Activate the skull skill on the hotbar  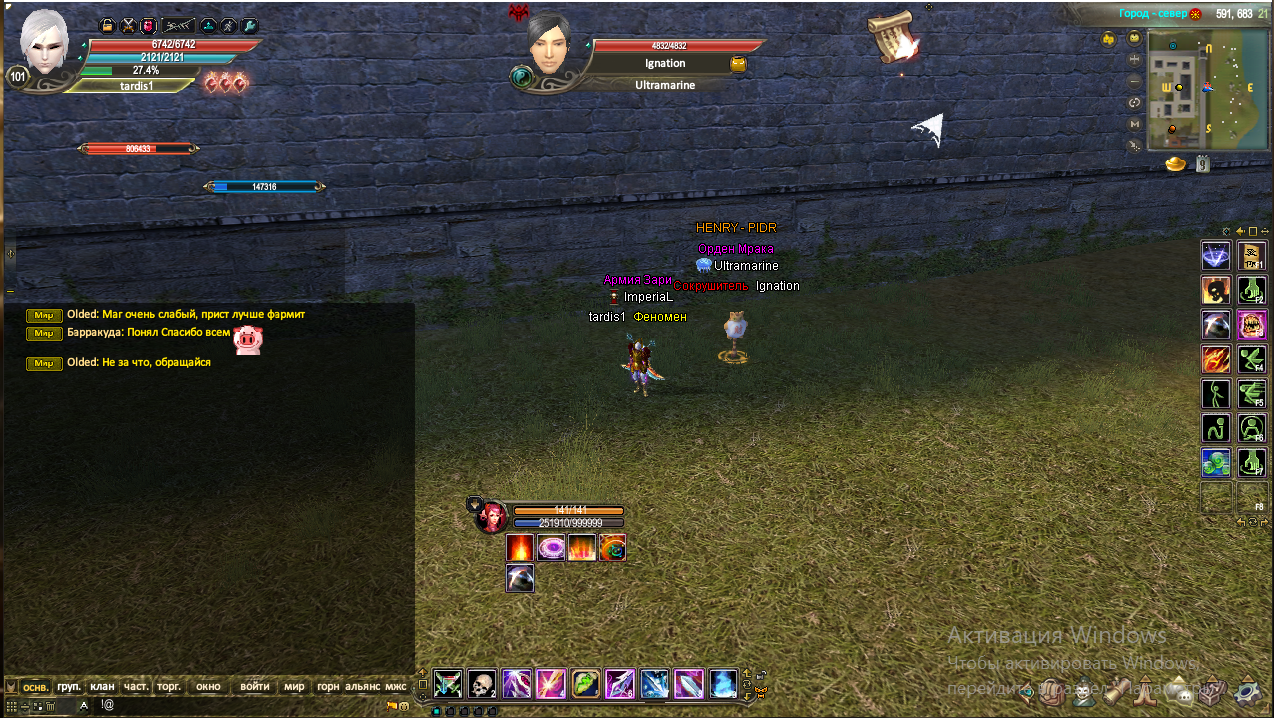[x=482, y=684]
